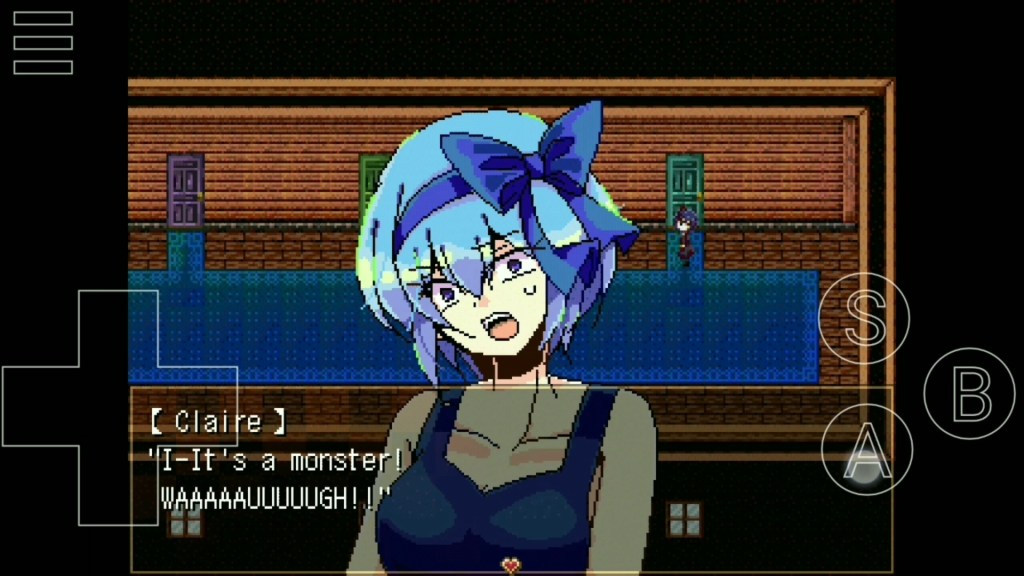Tap the D-pad right arm

click(x=198, y=406)
